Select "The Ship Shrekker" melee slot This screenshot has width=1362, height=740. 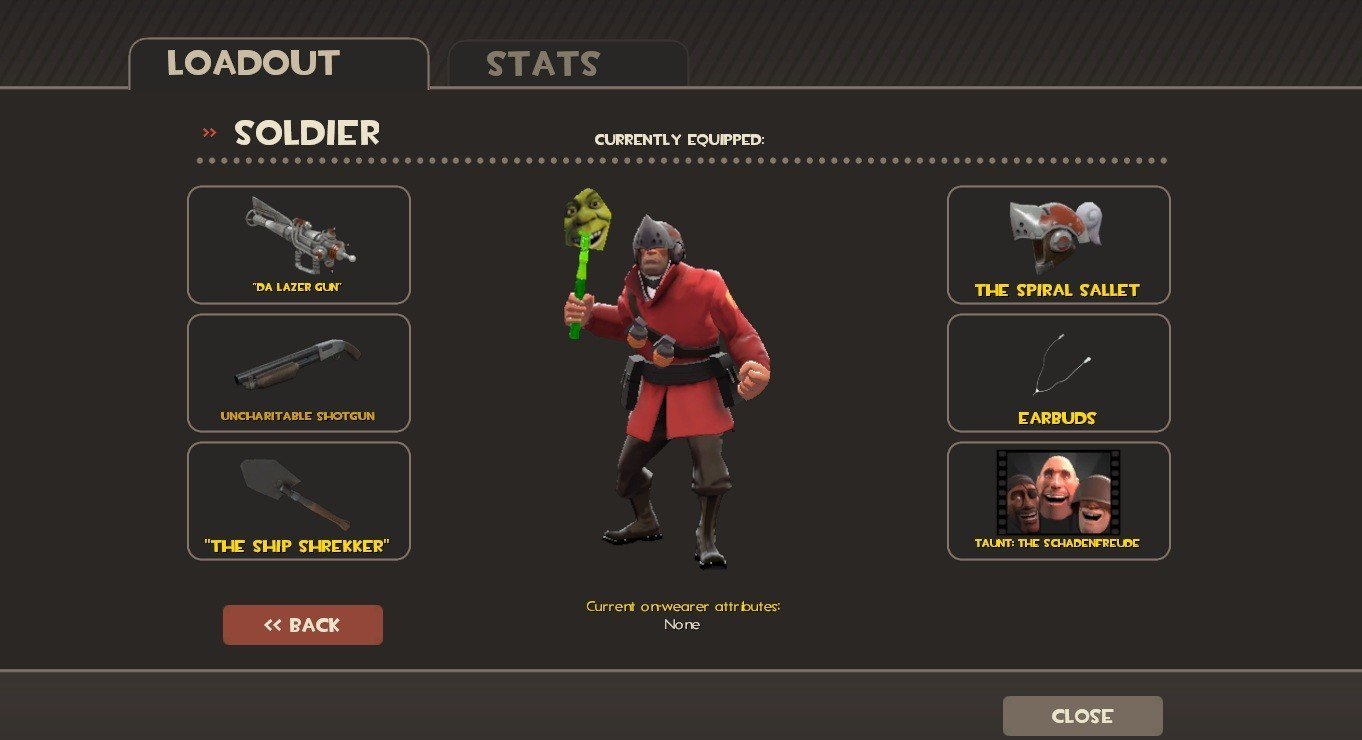coord(299,501)
